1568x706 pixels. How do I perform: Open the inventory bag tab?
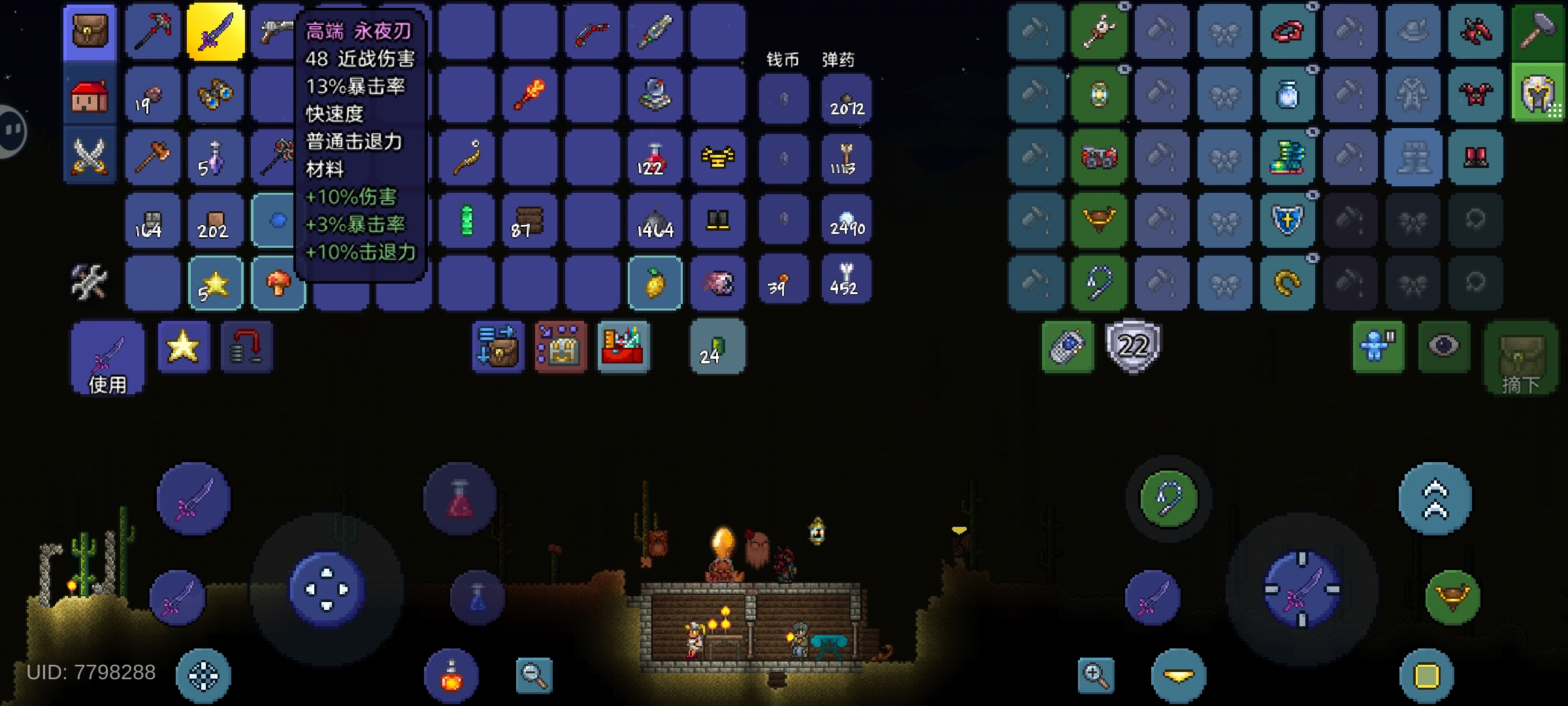[90, 31]
